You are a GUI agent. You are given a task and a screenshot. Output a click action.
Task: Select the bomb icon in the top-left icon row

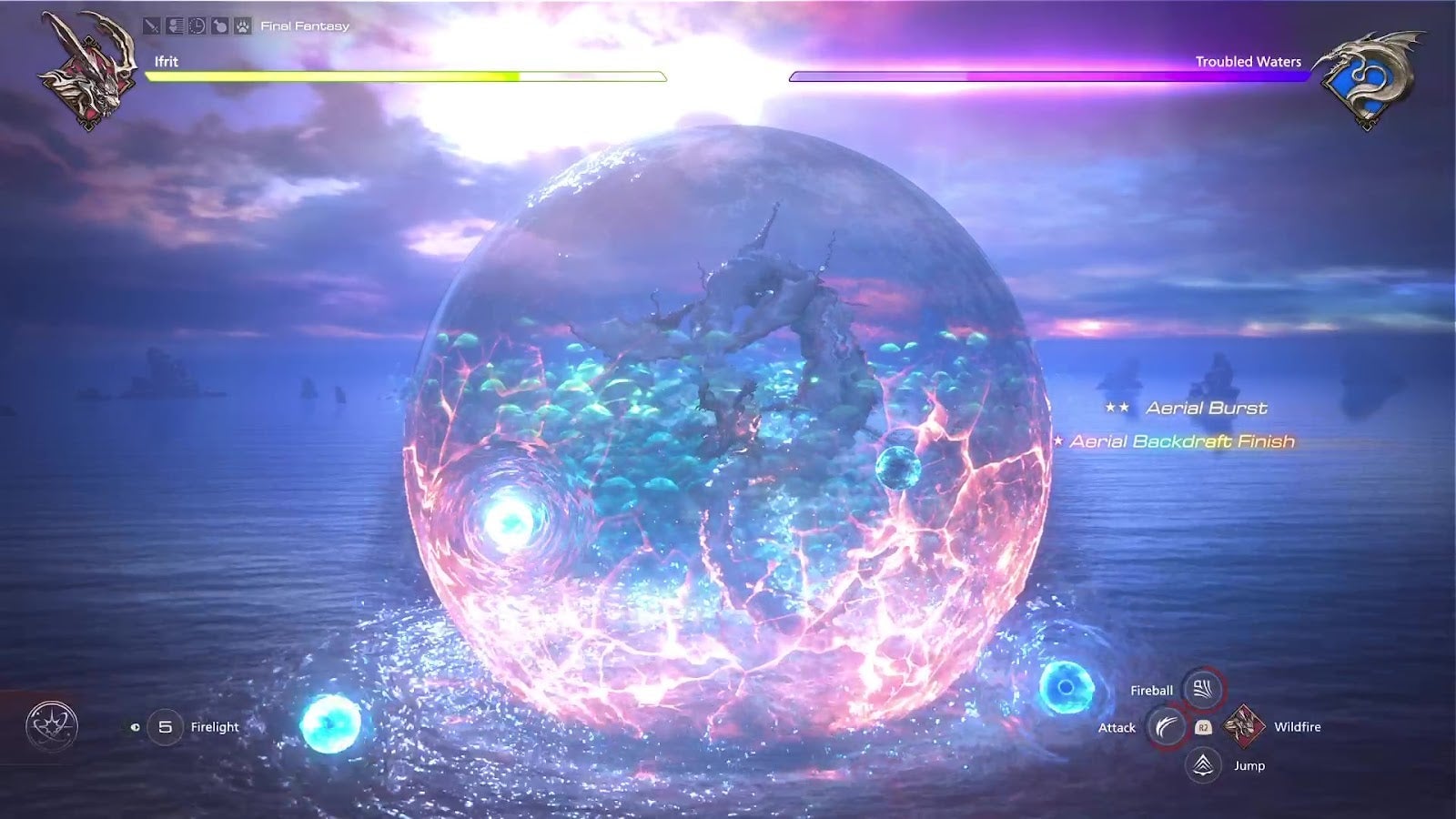219,25
